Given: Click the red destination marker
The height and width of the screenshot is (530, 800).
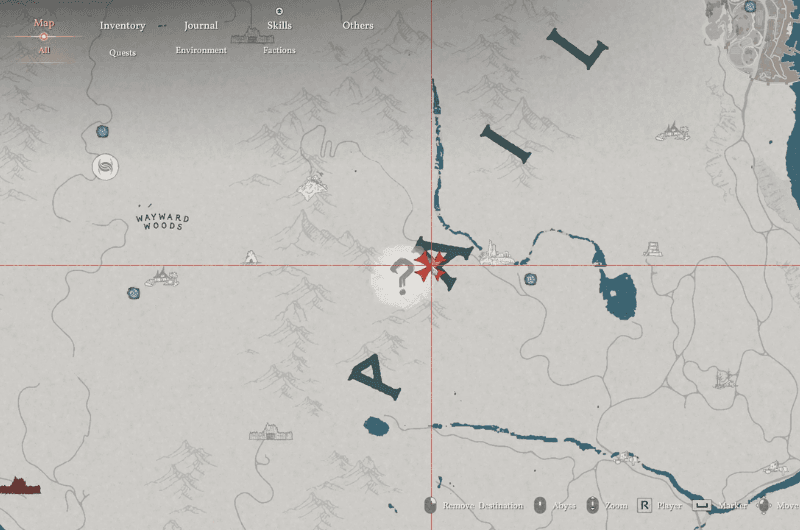Looking at the screenshot, I should [431, 266].
